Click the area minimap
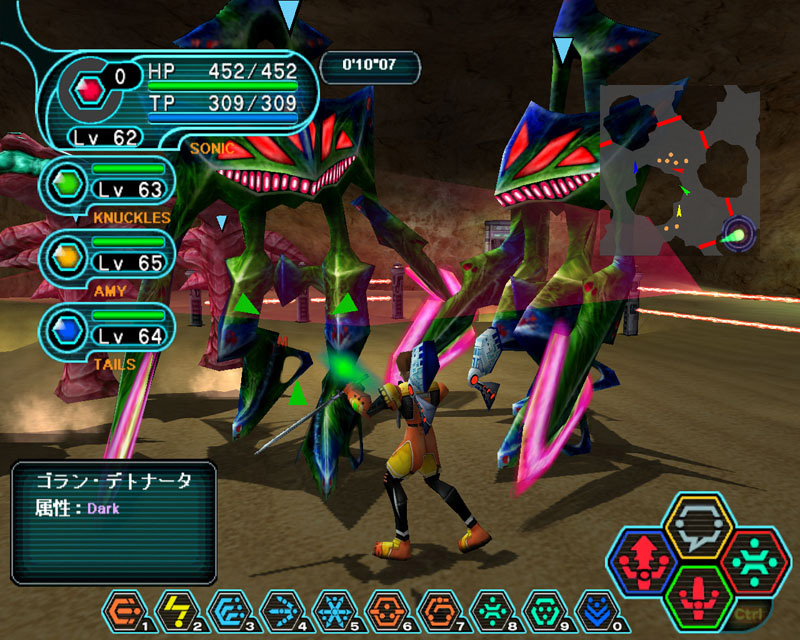 (x=678, y=170)
